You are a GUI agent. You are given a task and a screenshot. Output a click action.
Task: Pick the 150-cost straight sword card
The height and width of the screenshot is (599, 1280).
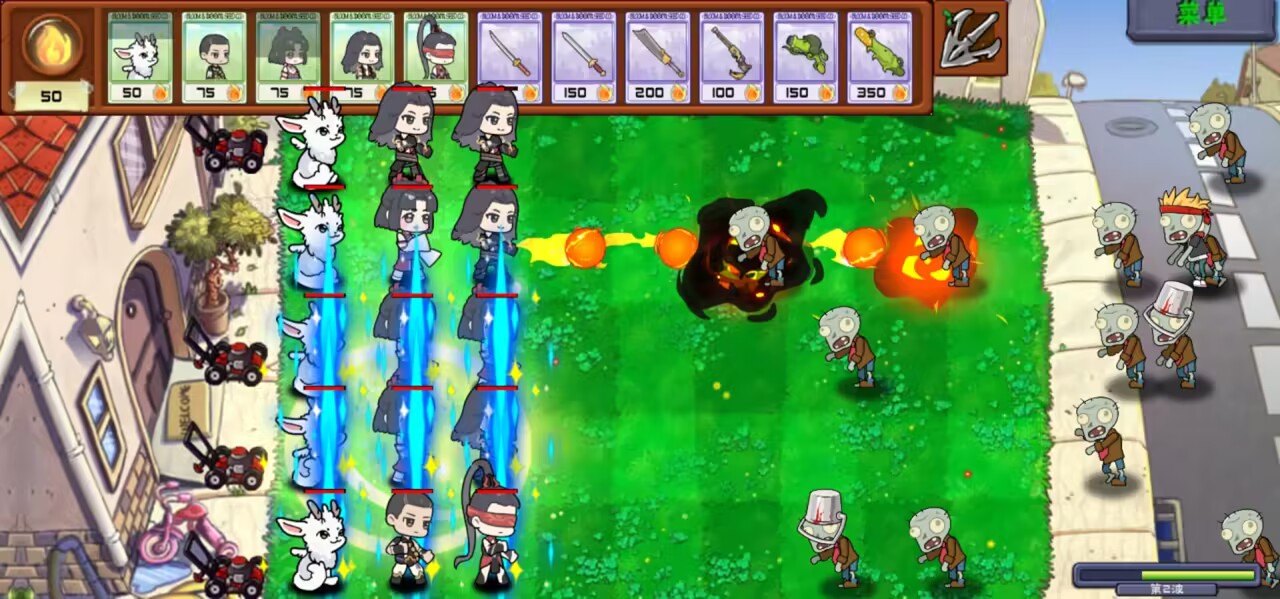584,57
